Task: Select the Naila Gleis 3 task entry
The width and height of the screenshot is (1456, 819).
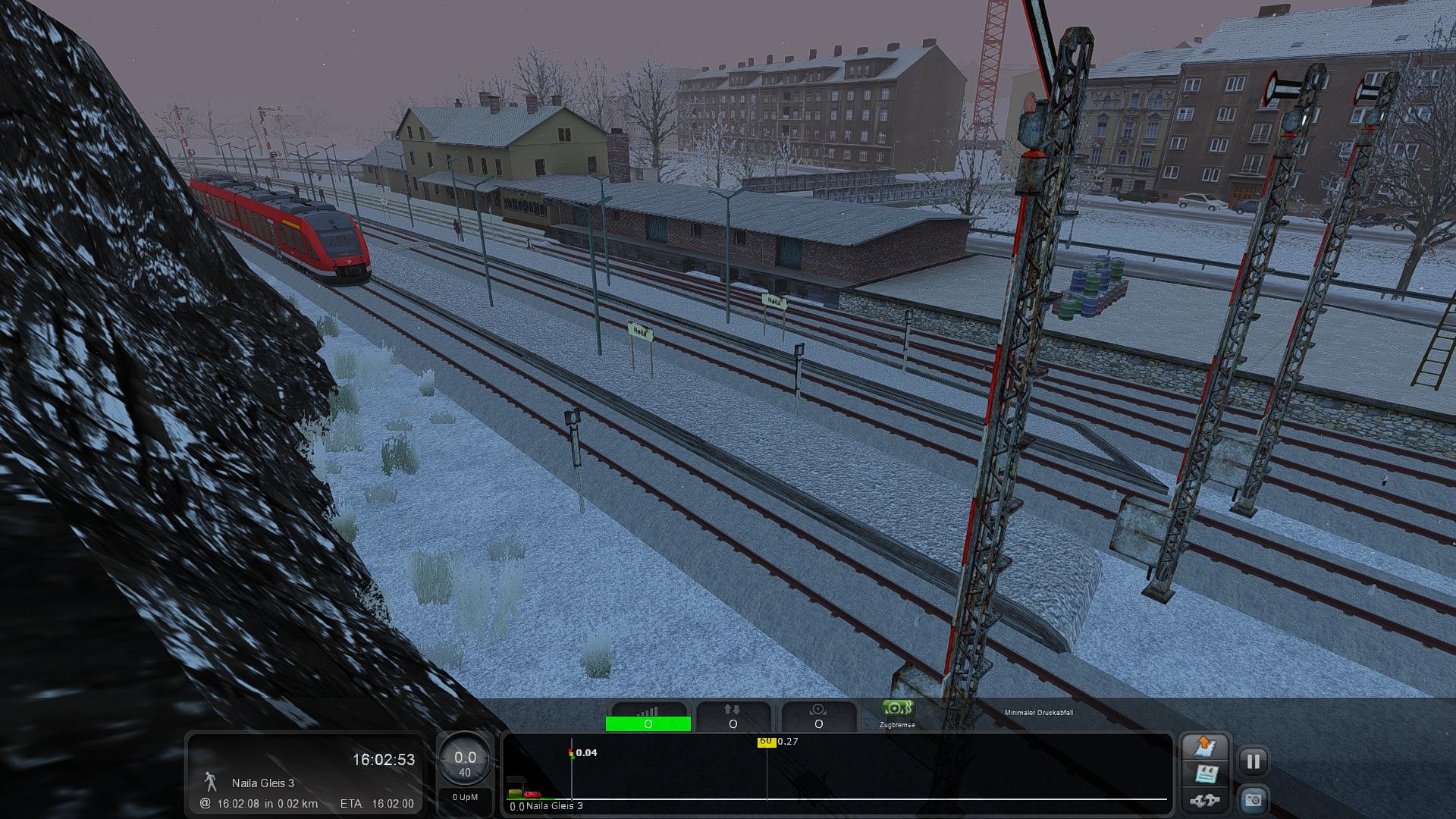Action: point(263,783)
